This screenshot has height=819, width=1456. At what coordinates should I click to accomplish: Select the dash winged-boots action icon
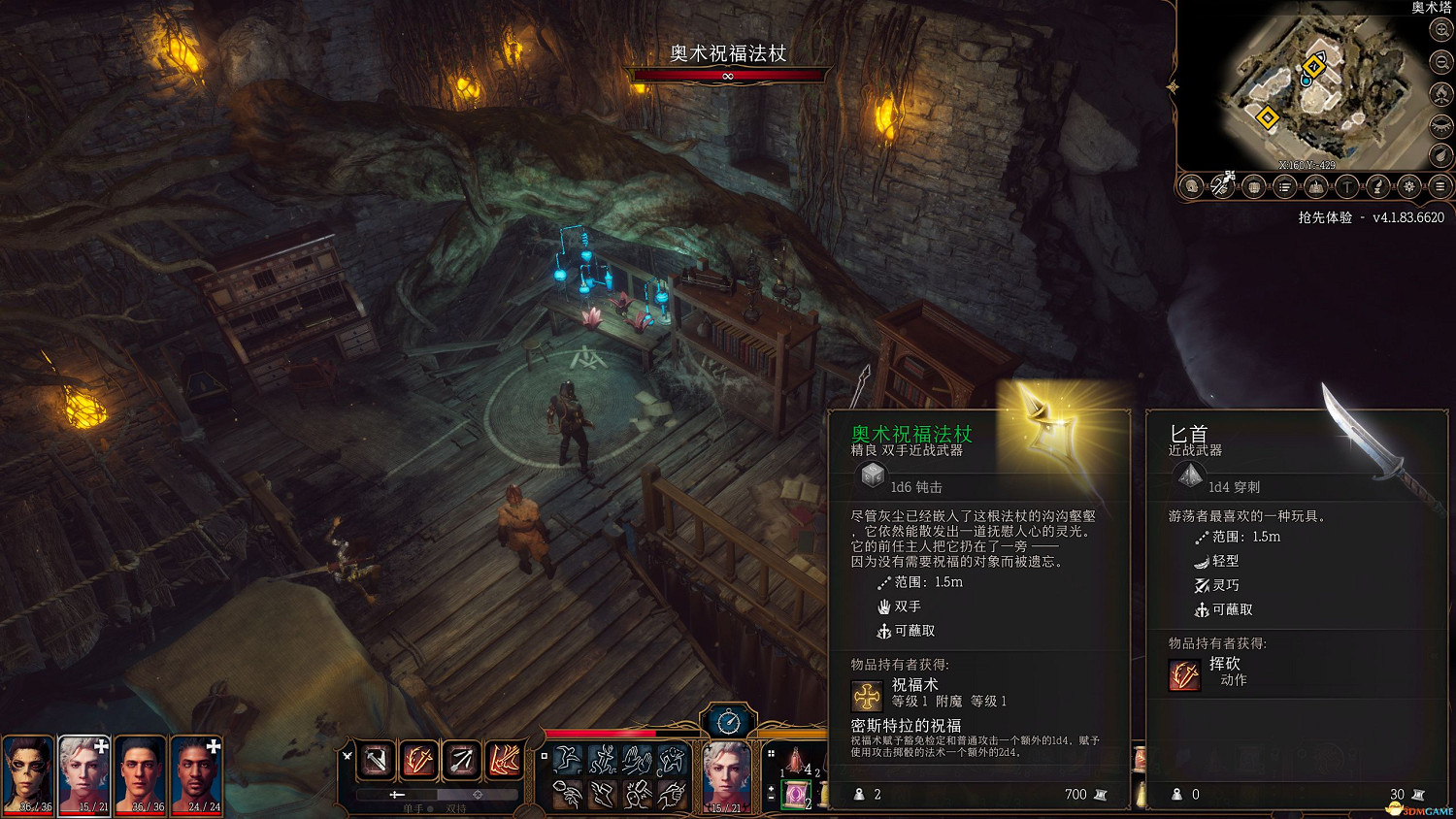coord(605,793)
